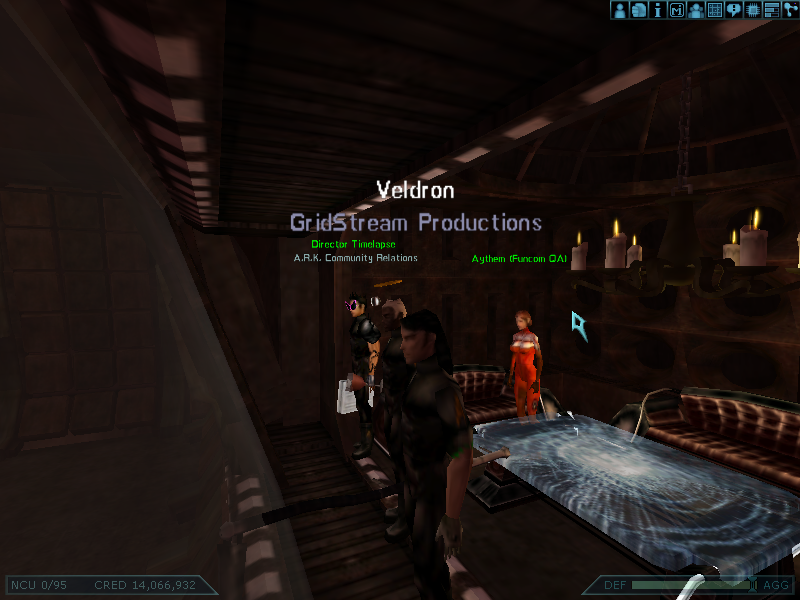Open the team/group icon
The image size is (800, 600).
(x=695, y=10)
